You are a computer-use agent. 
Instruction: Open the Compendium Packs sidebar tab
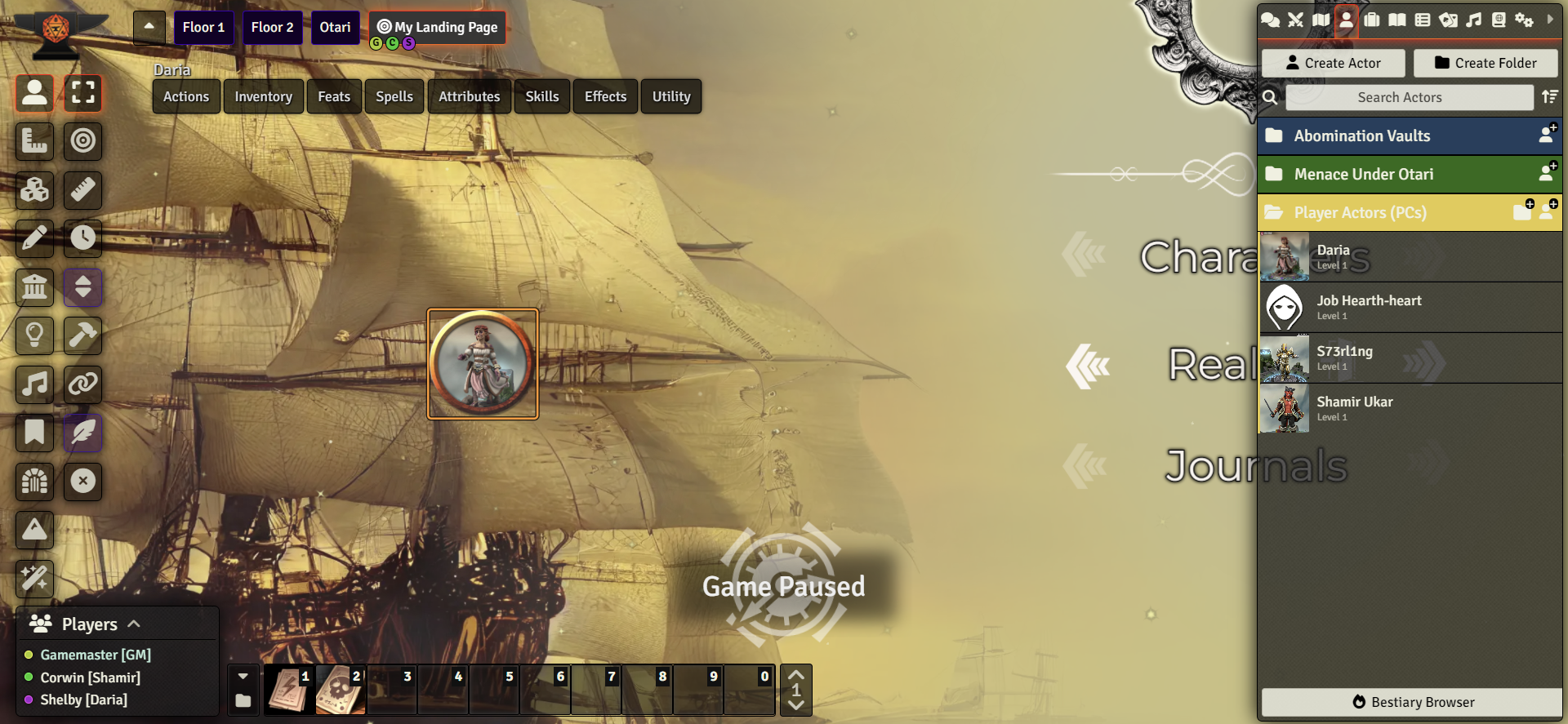(x=1499, y=20)
